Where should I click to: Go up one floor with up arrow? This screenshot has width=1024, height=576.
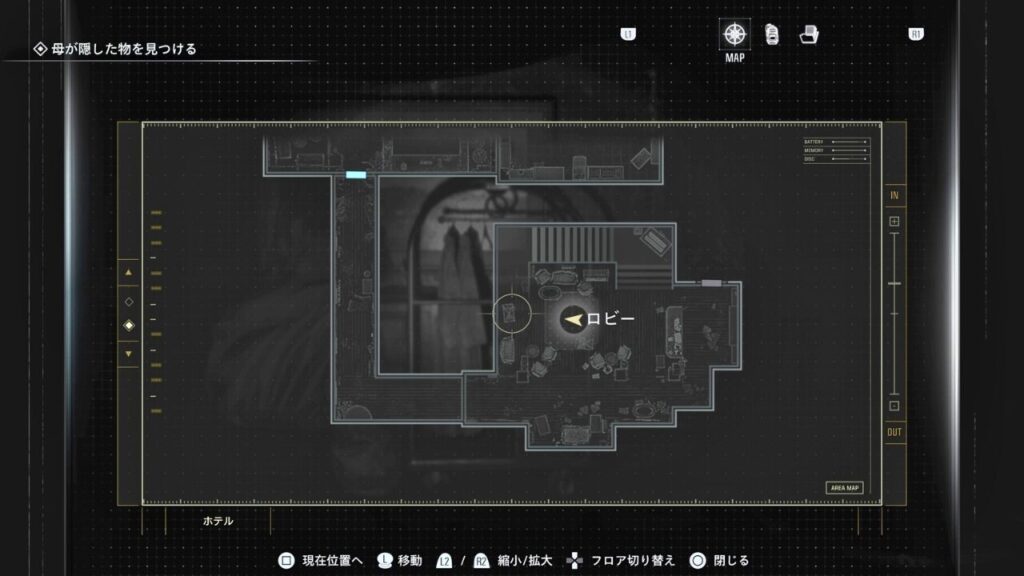(x=128, y=272)
